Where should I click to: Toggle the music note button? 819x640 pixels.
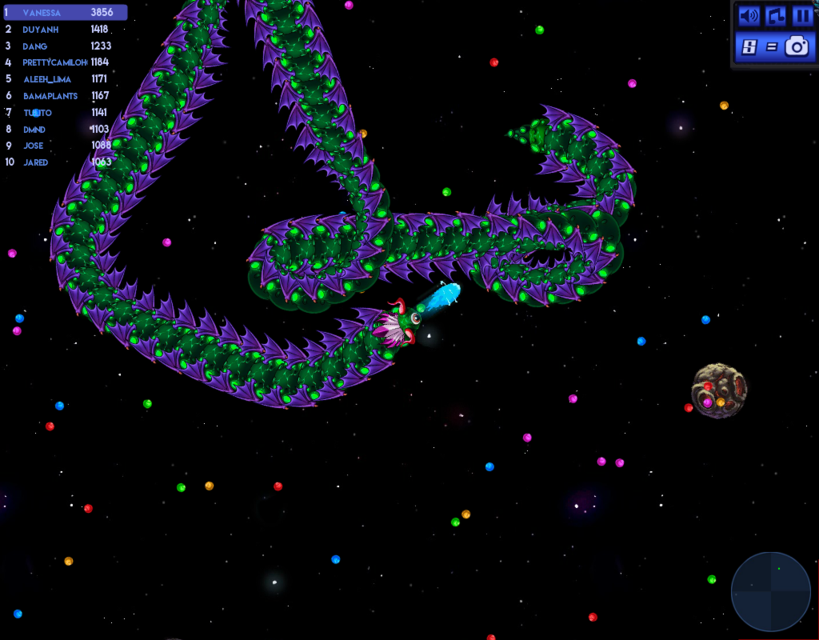pyautogui.click(x=776, y=16)
